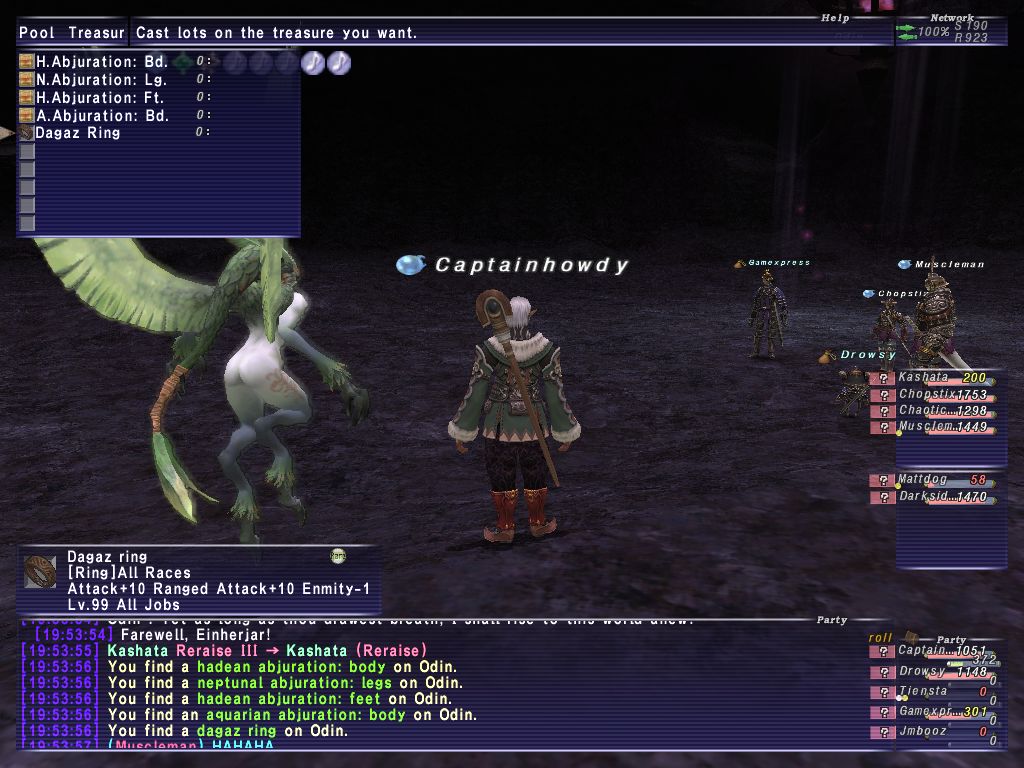Select A.Abjuration: Bd. treasure row

[x=101, y=116]
